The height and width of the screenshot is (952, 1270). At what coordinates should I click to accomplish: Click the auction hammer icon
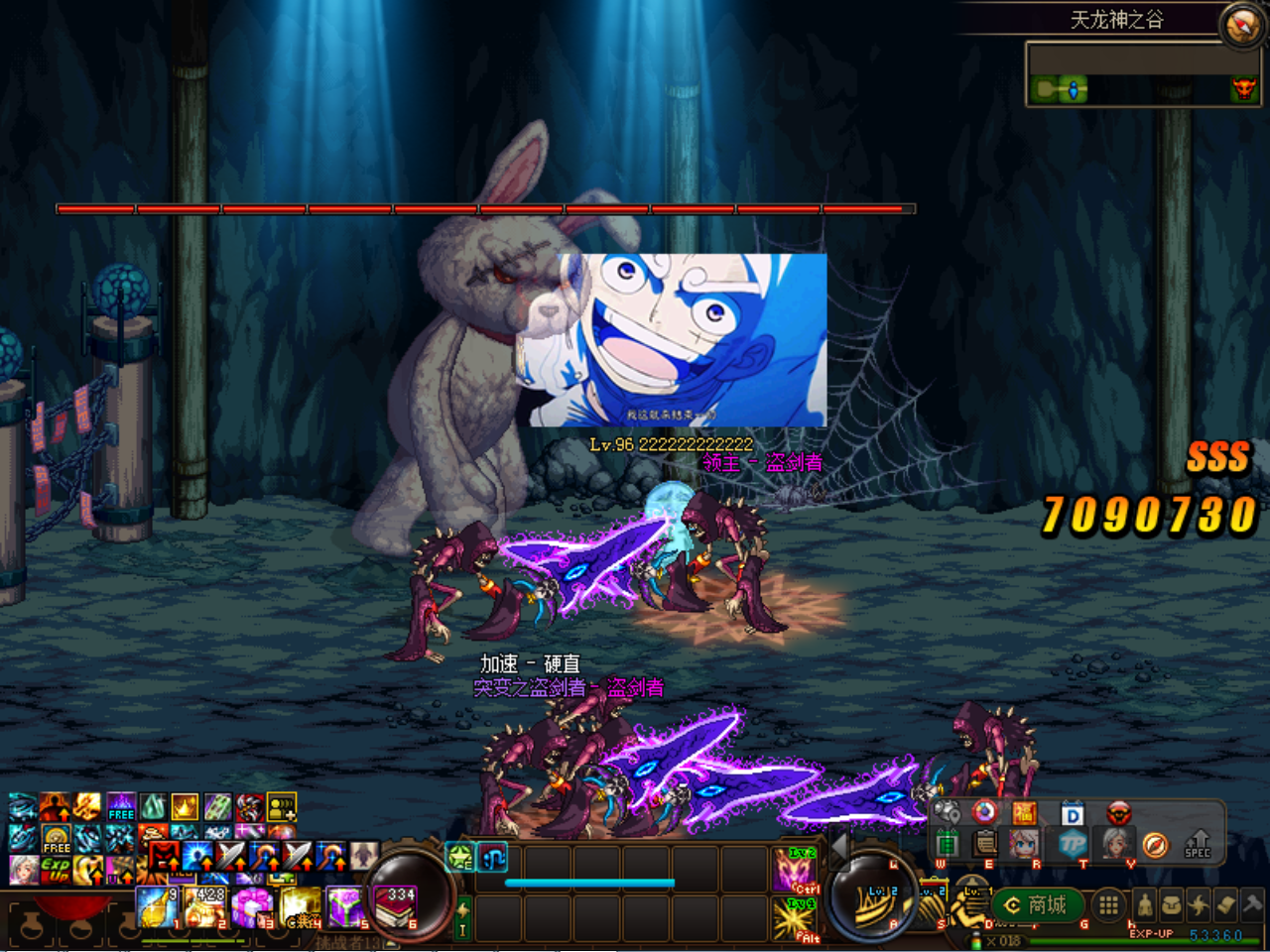point(1250,903)
